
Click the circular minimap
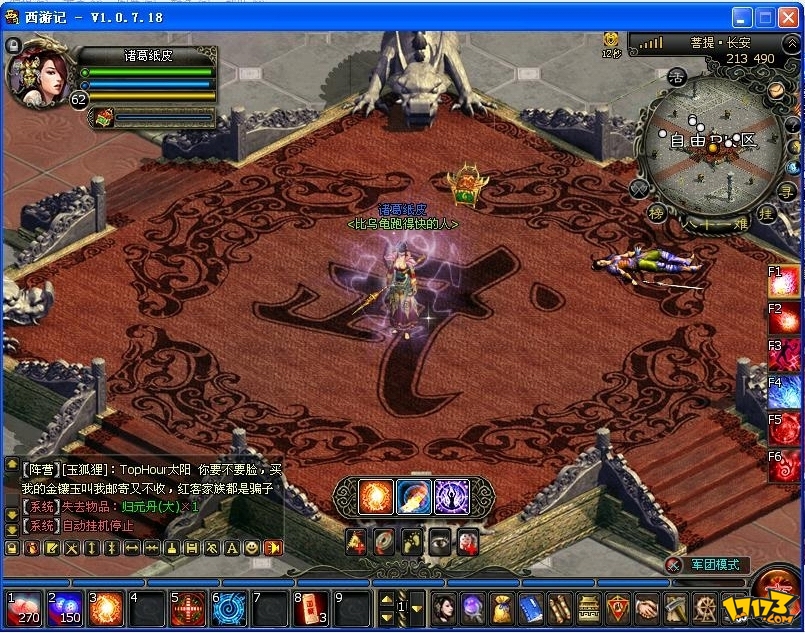pos(713,146)
